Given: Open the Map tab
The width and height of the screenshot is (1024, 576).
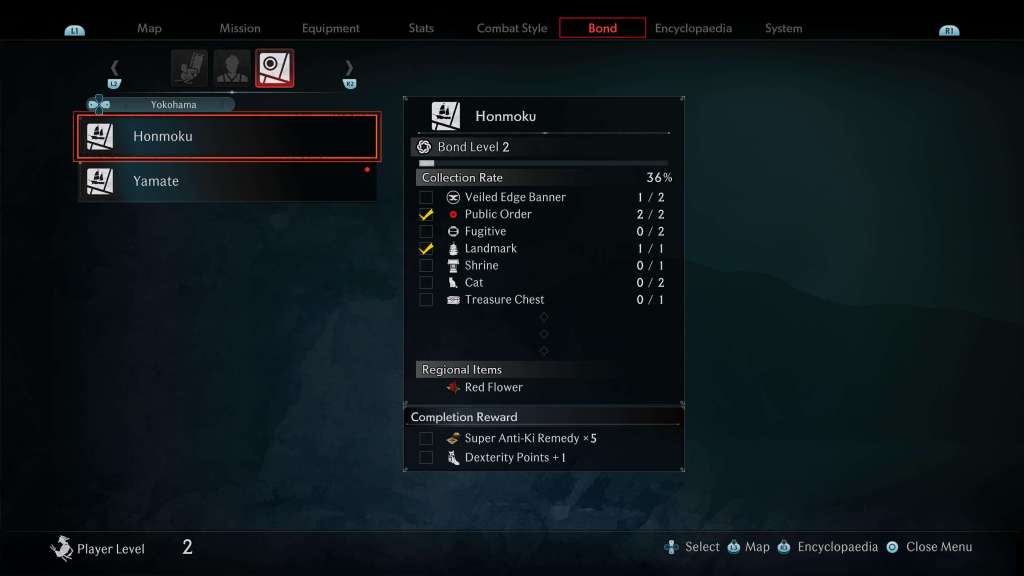Looking at the screenshot, I should (x=149, y=28).
